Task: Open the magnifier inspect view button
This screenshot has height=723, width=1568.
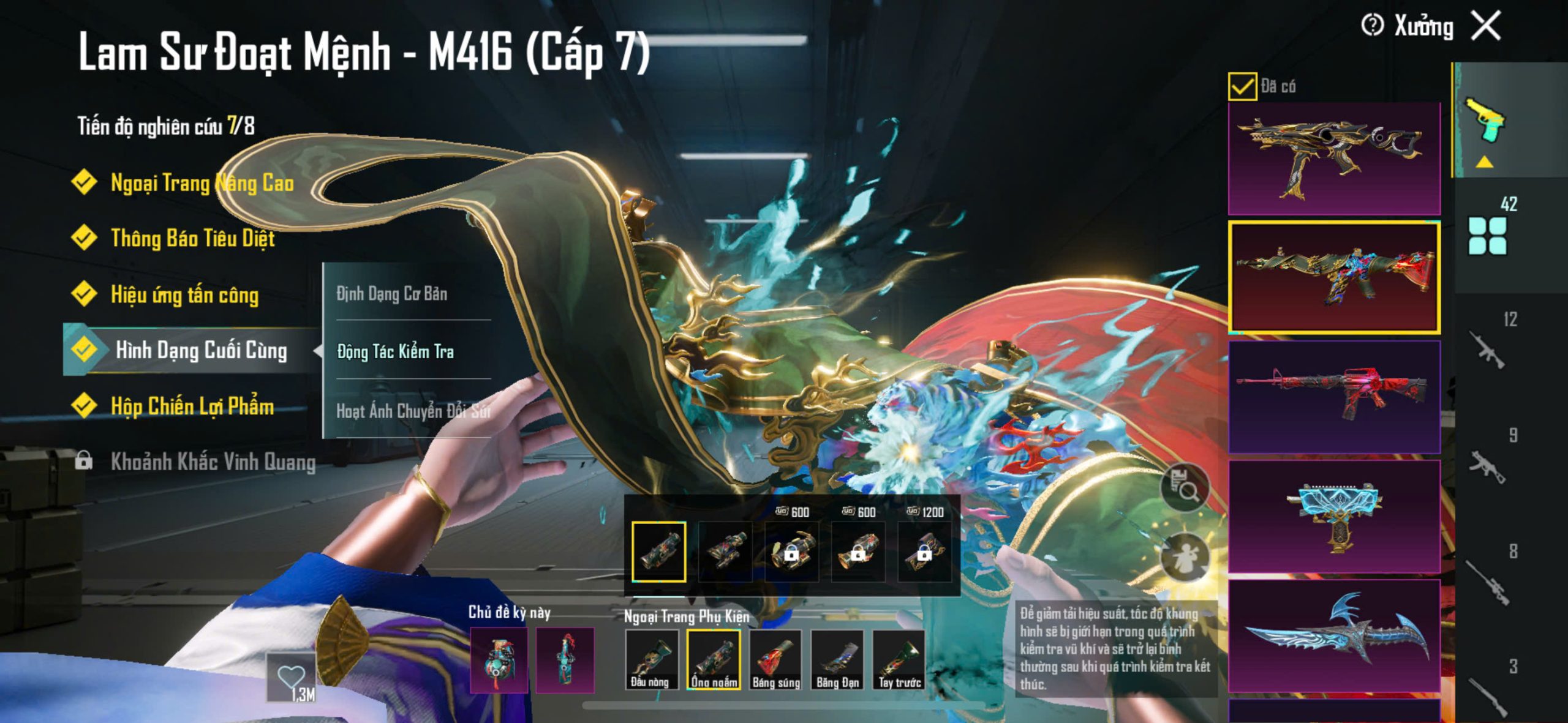Action: click(1185, 488)
